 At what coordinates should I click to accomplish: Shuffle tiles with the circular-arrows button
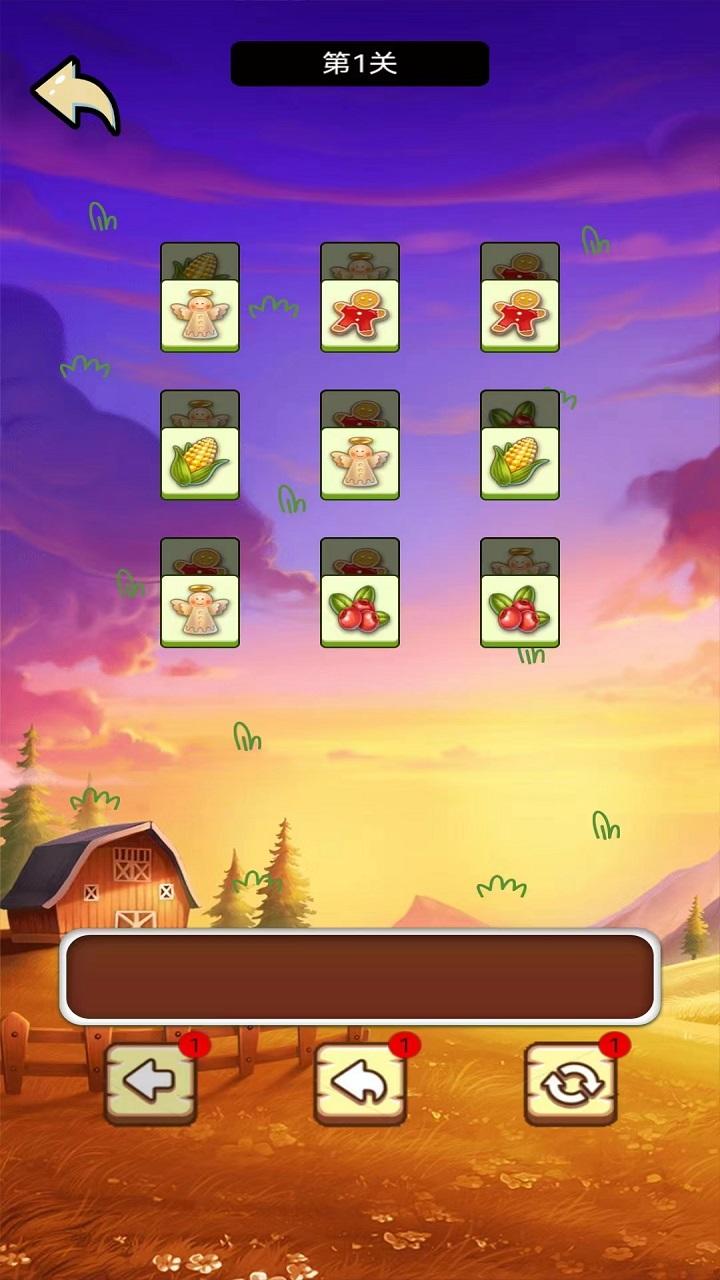pos(570,1084)
